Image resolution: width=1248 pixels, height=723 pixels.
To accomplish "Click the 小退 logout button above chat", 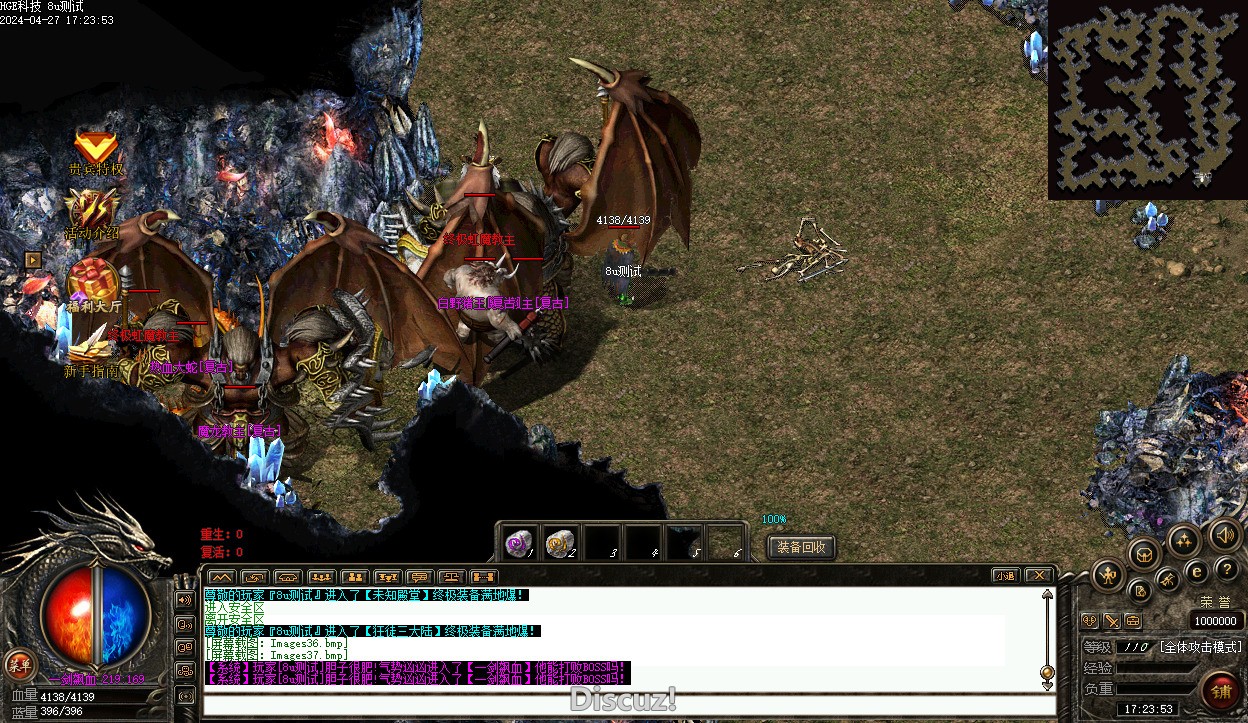I will [1005, 575].
